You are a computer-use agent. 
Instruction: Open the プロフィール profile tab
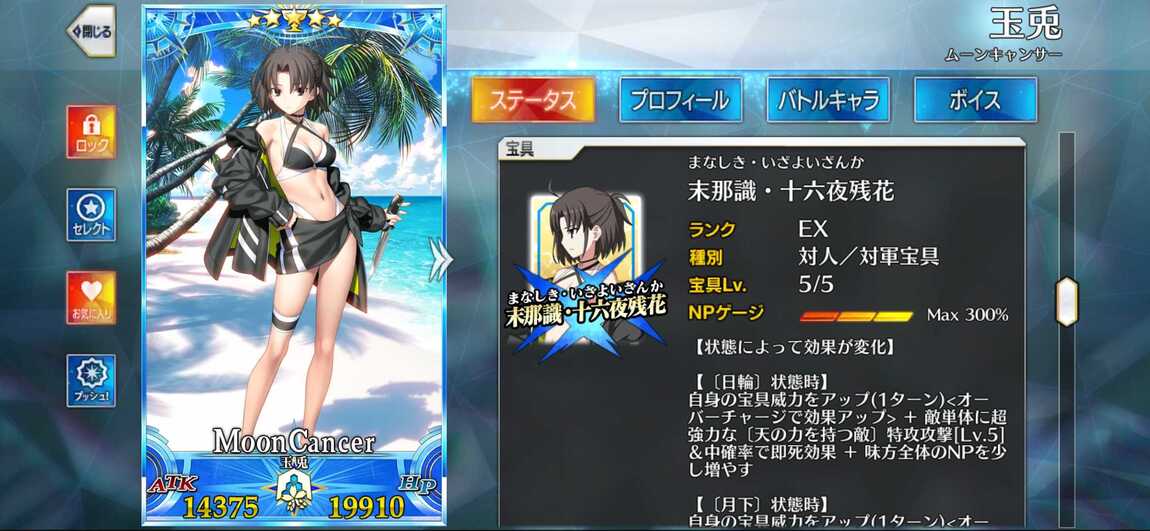pyautogui.click(x=680, y=100)
